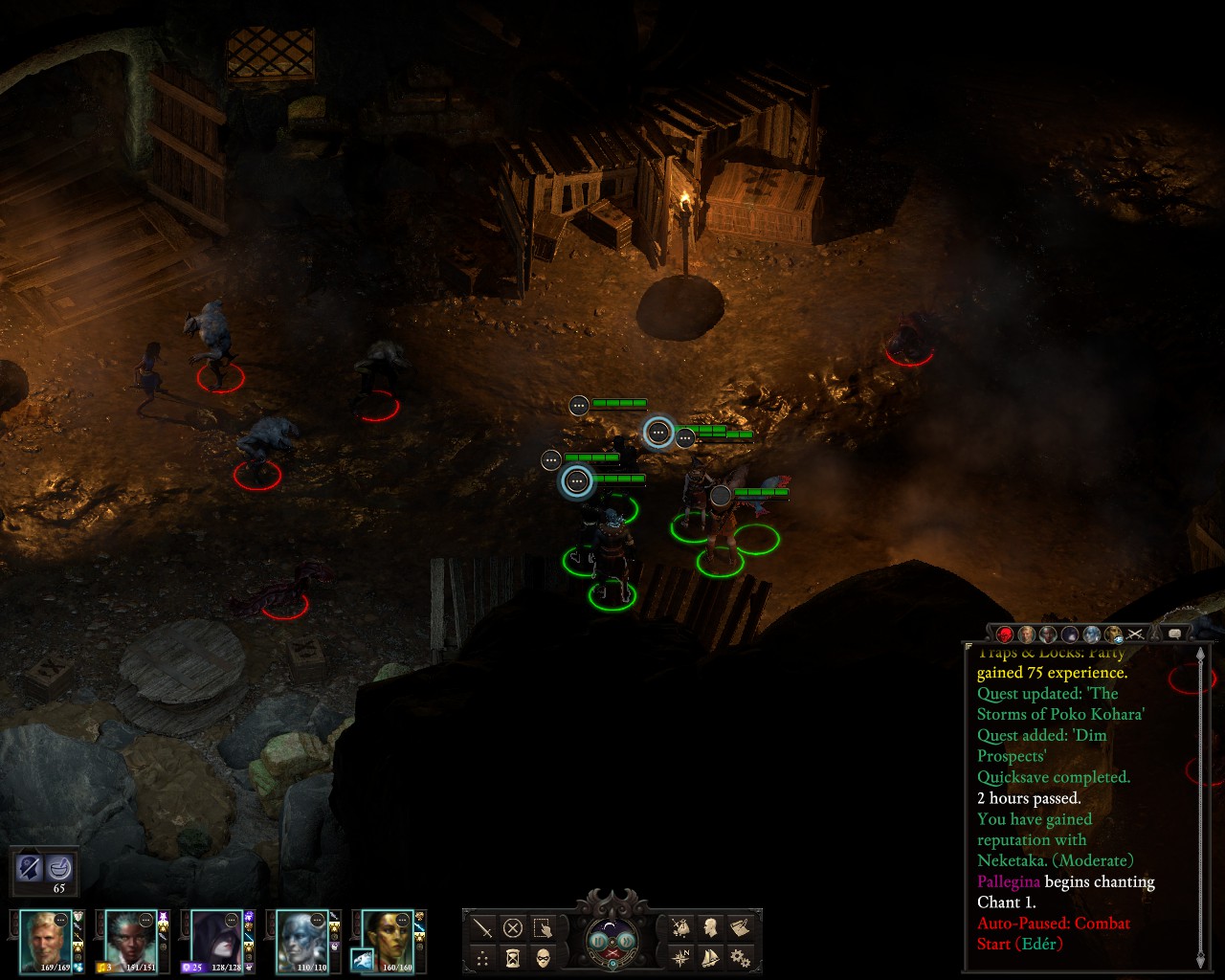The image size is (1225, 980).
Task: Open the area map compass icon
Action: pos(680,957)
